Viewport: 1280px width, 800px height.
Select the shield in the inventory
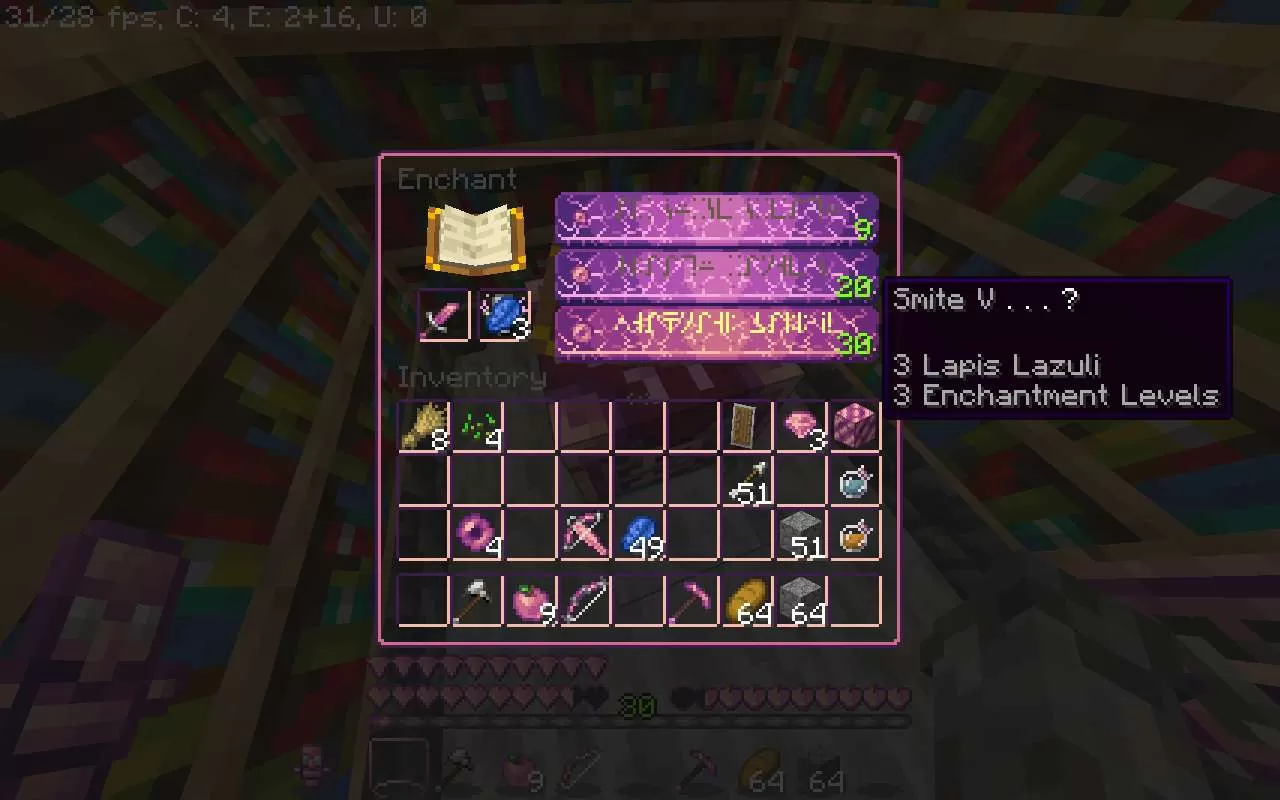tap(745, 425)
